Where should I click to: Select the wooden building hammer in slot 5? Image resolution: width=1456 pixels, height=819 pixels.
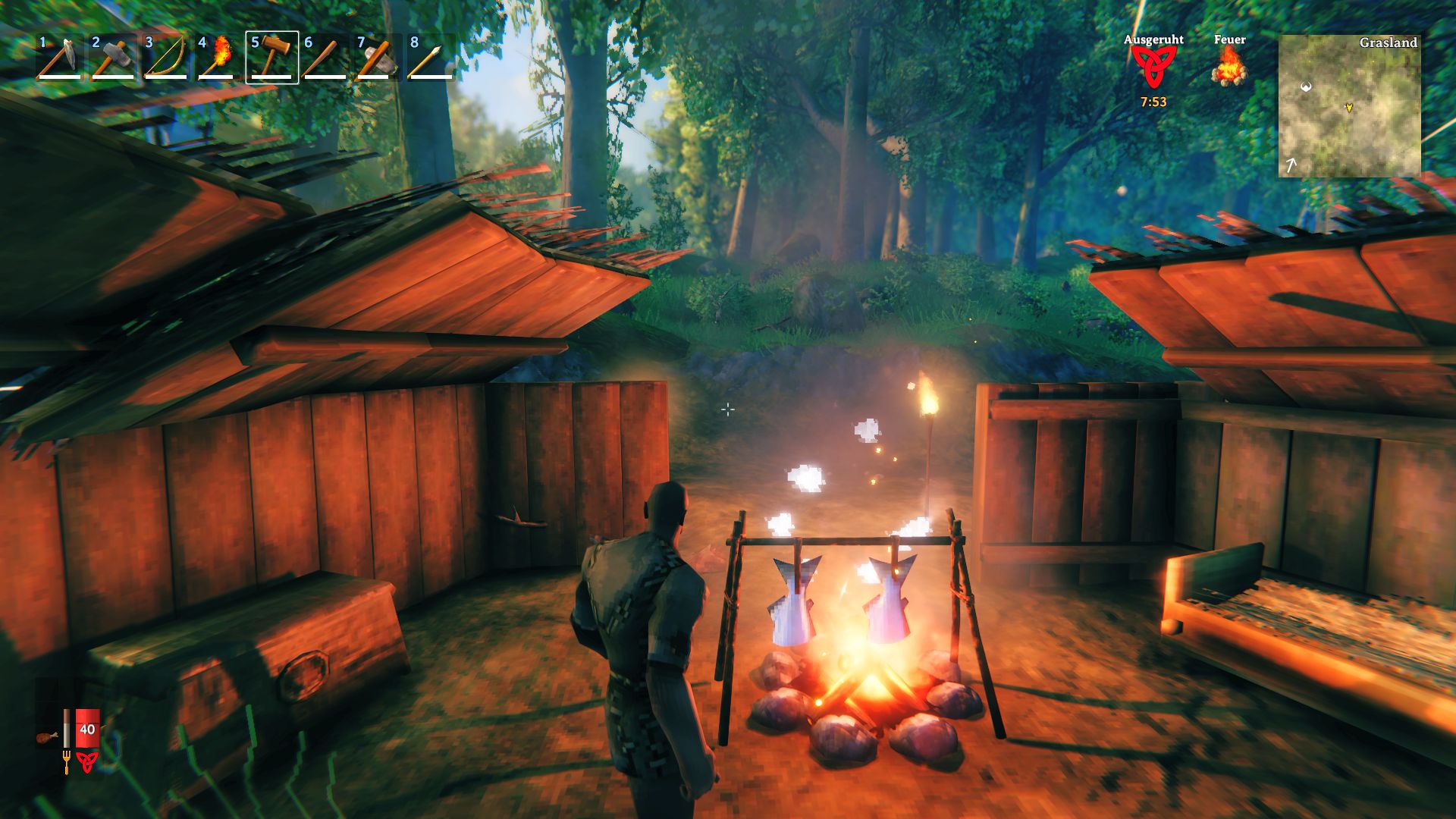tap(272, 57)
